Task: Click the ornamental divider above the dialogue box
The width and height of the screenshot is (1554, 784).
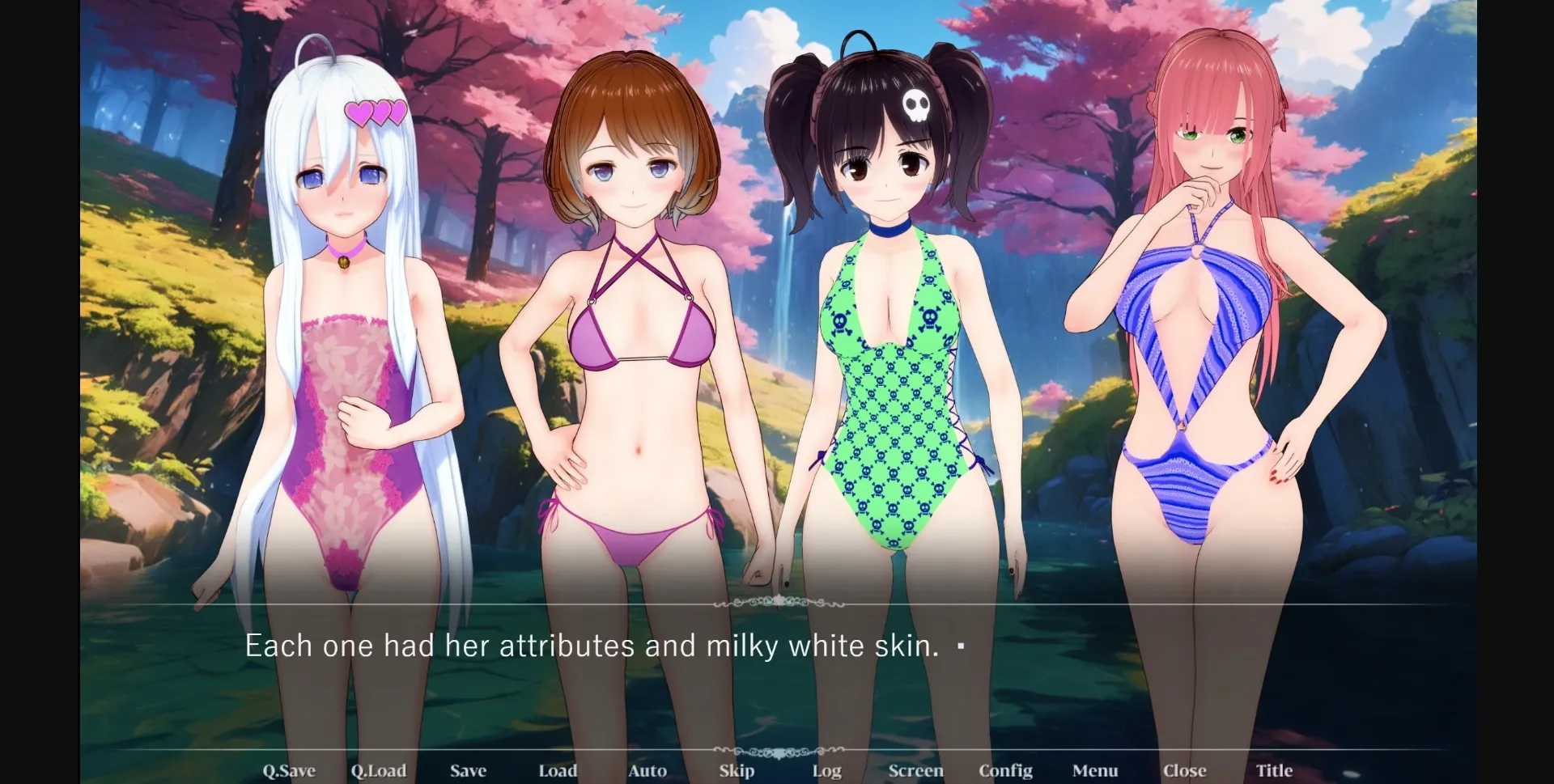Action: pyautogui.click(x=777, y=604)
